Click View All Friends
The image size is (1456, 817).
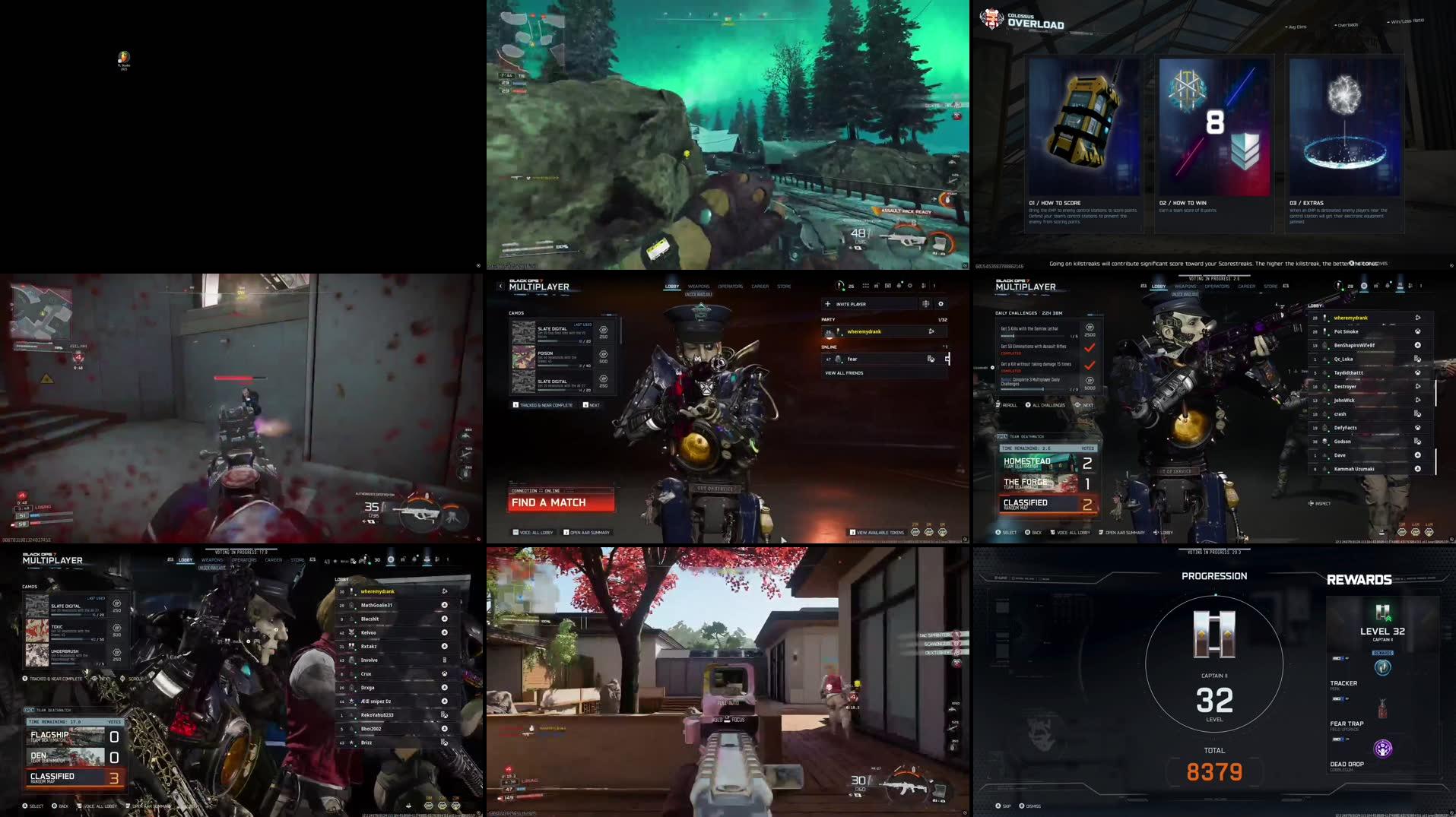click(844, 373)
